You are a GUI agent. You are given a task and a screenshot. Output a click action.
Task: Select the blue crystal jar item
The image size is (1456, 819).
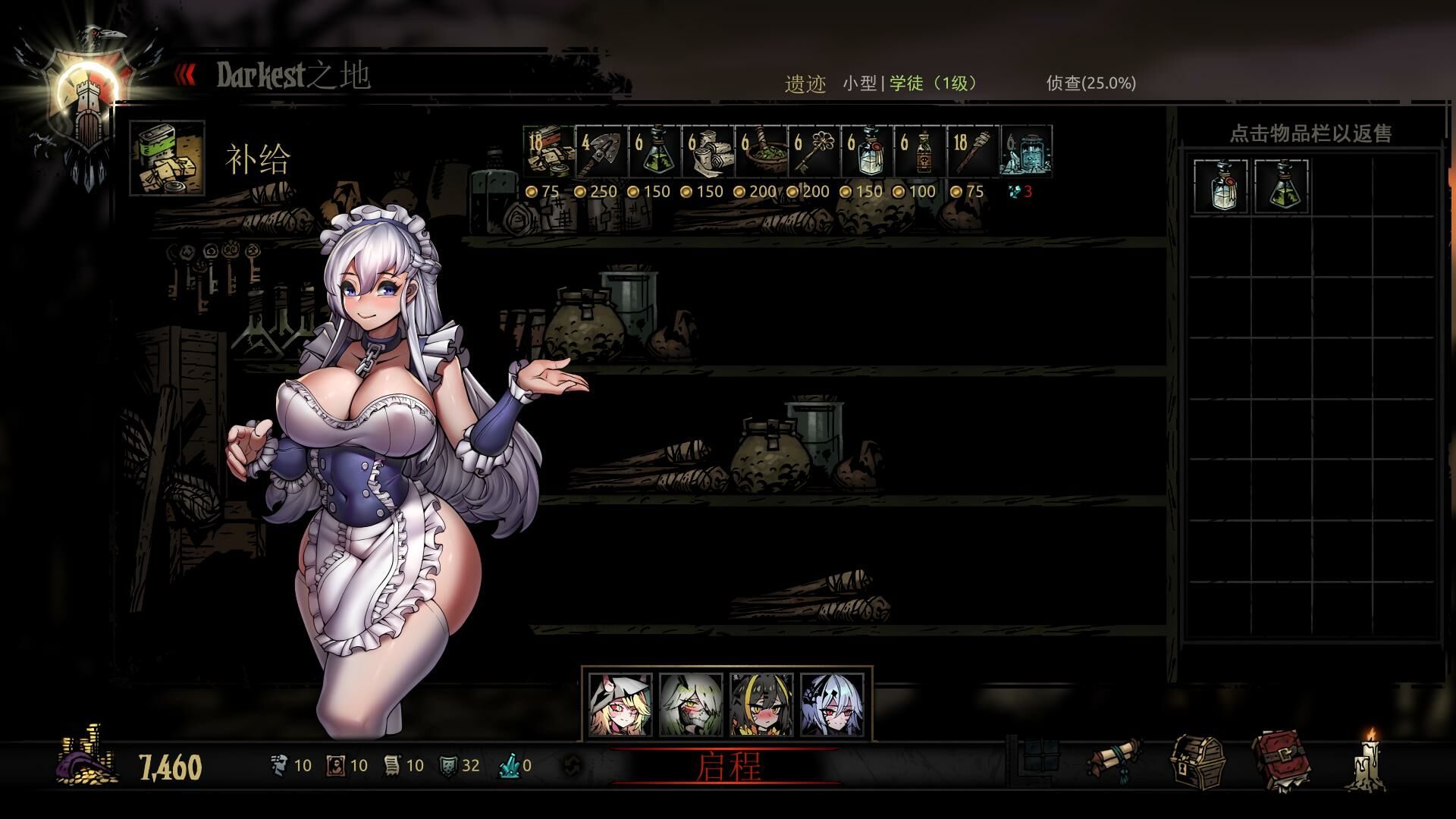[1027, 152]
